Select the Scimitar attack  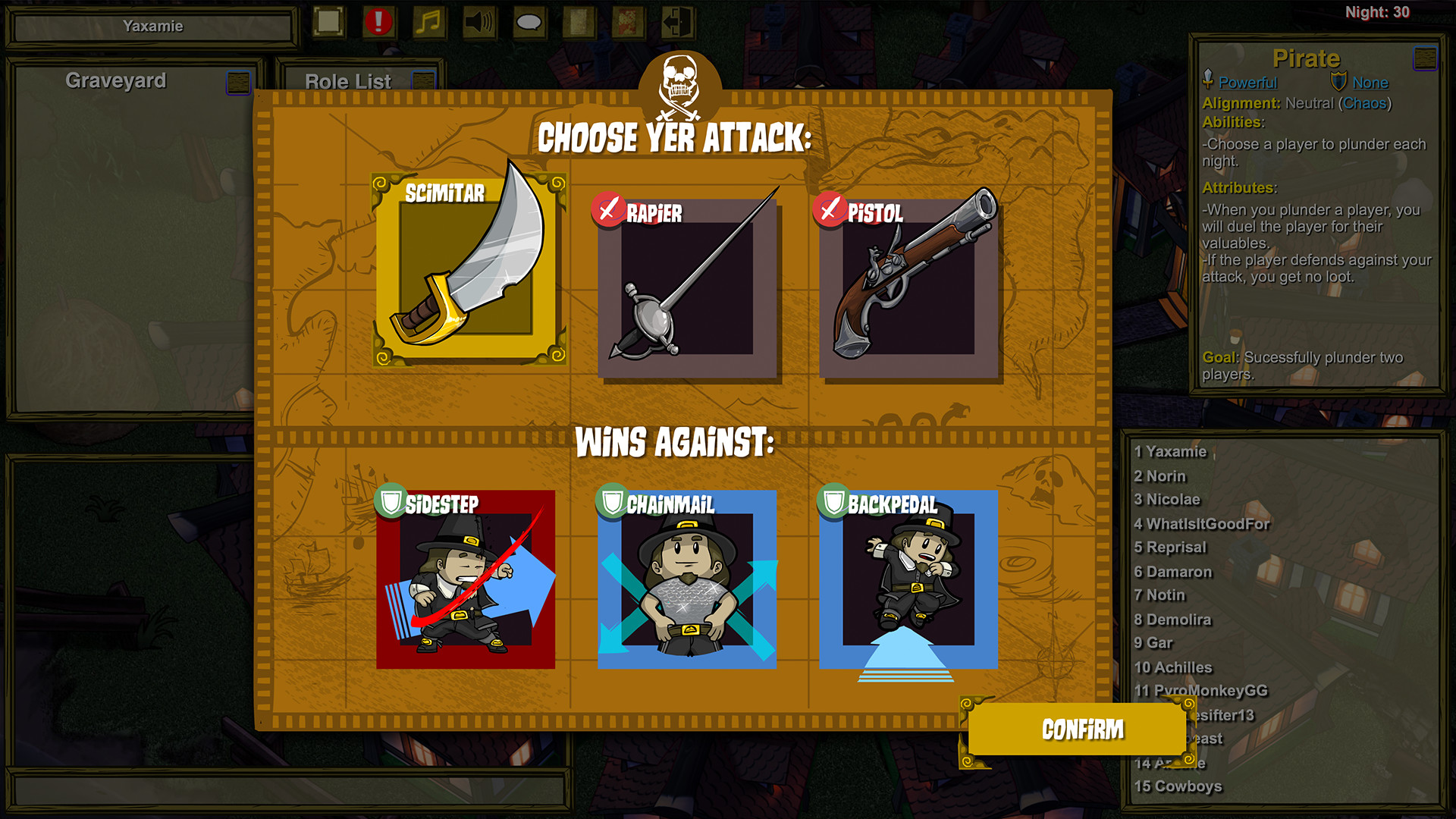(x=471, y=271)
